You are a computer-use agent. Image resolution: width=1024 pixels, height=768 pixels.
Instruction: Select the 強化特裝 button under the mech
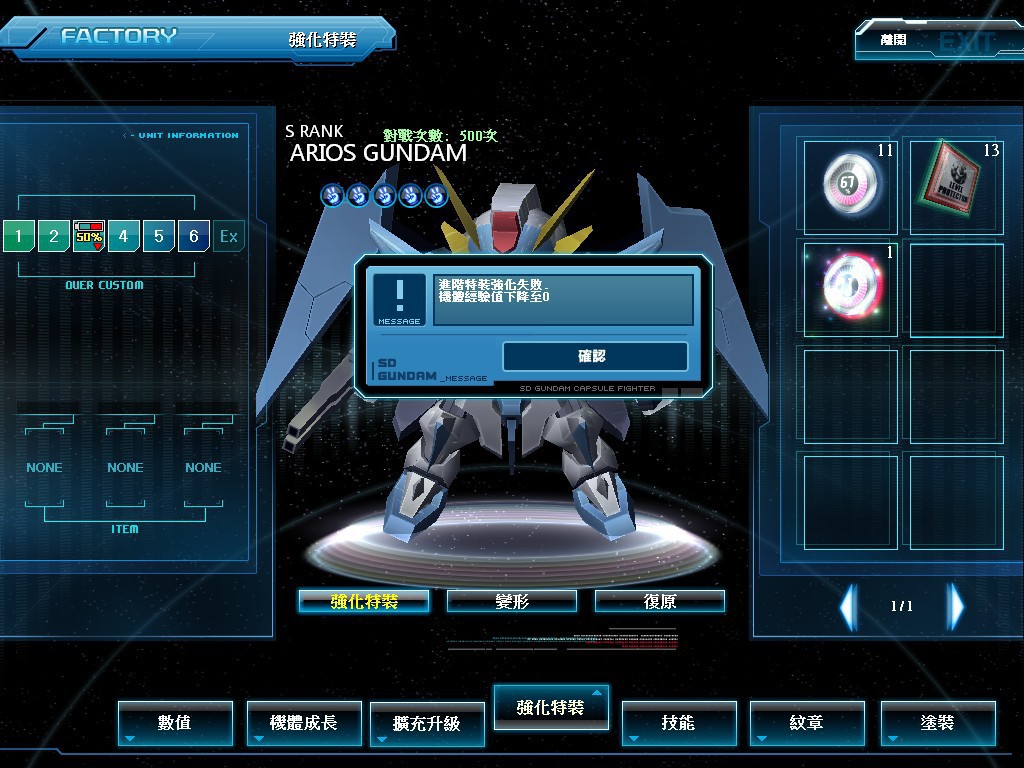click(x=364, y=601)
